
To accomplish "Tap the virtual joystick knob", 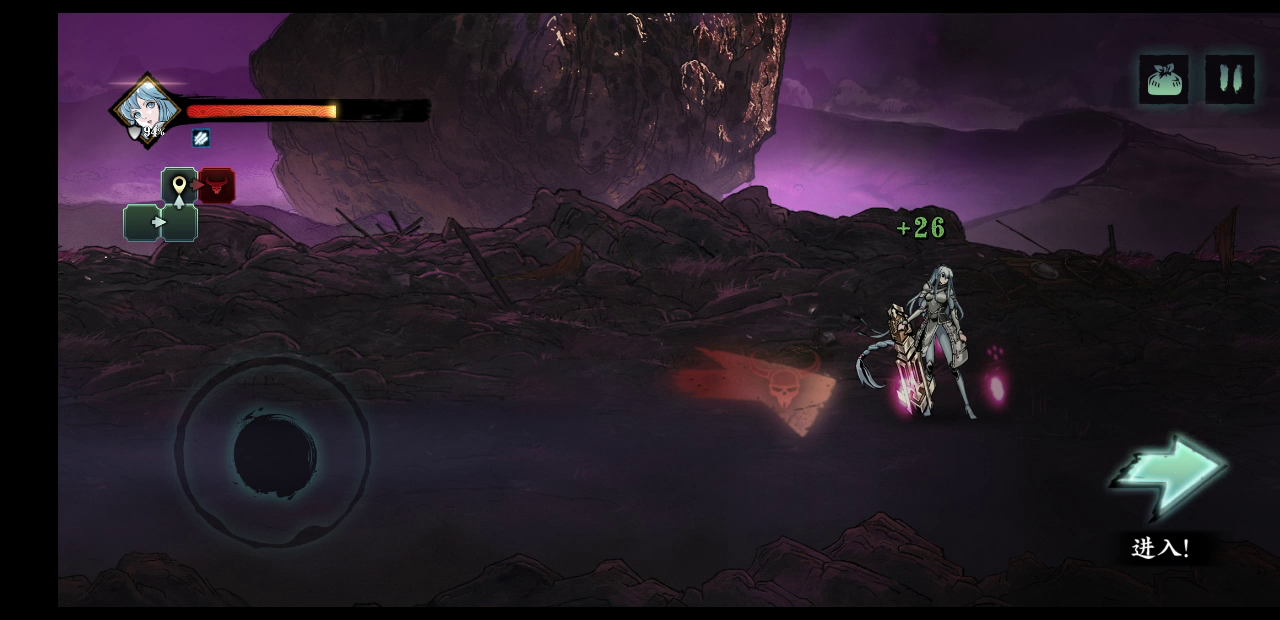I will point(275,453).
